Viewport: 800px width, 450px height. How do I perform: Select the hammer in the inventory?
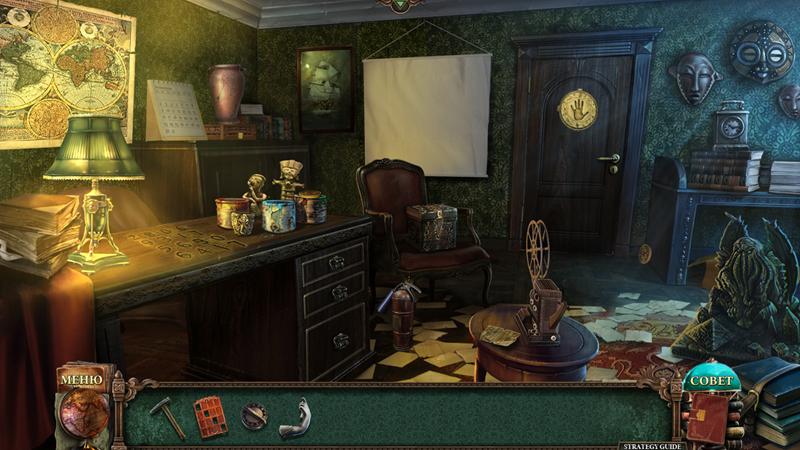(x=169, y=416)
